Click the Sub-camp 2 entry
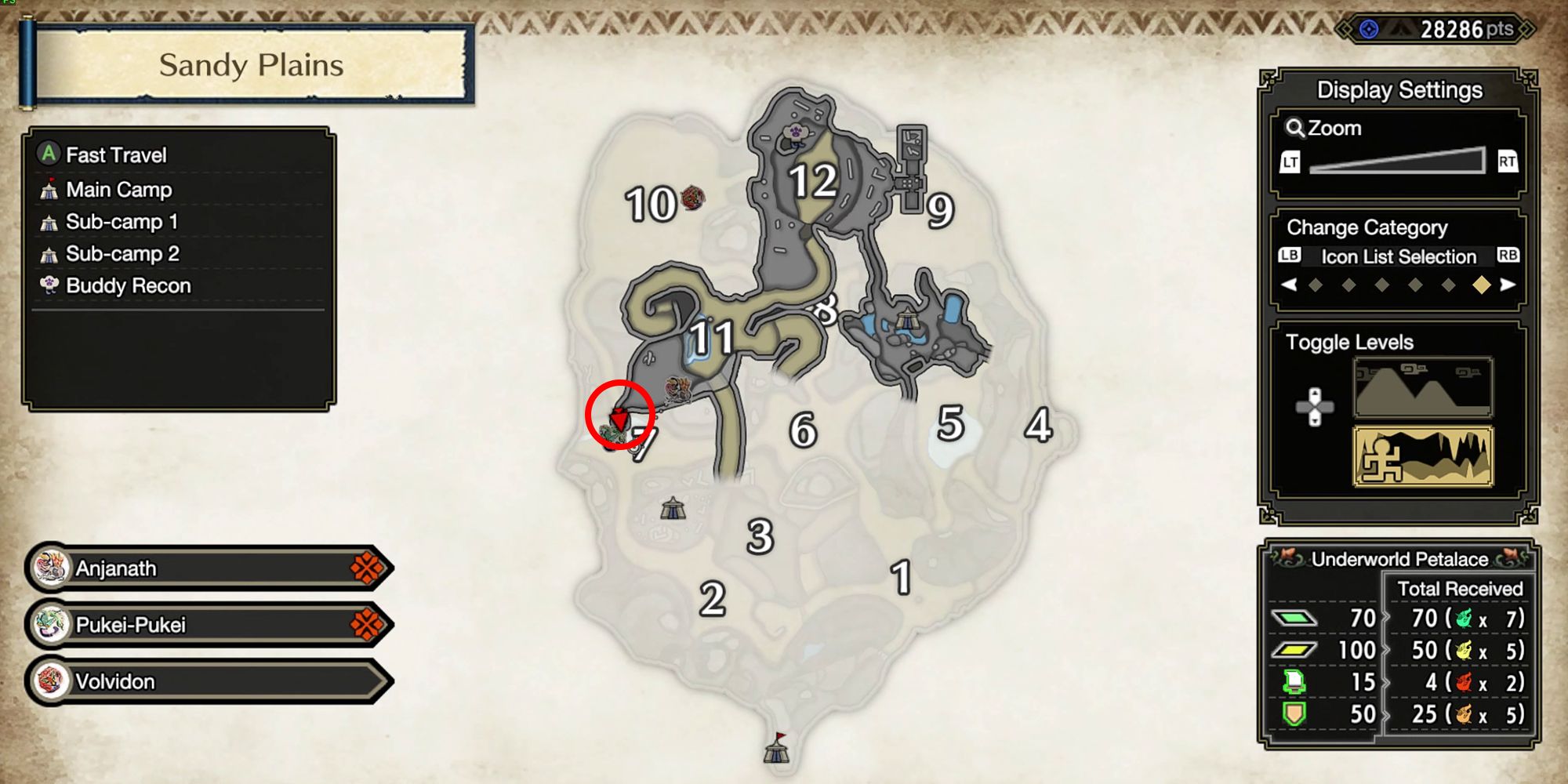Screen dimensions: 1568x784 coord(123,253)
